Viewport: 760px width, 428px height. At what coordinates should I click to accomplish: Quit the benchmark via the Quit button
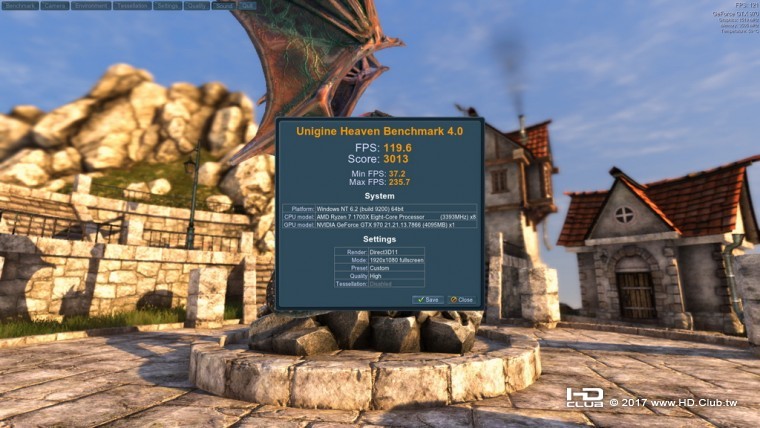tap(247, 5)
